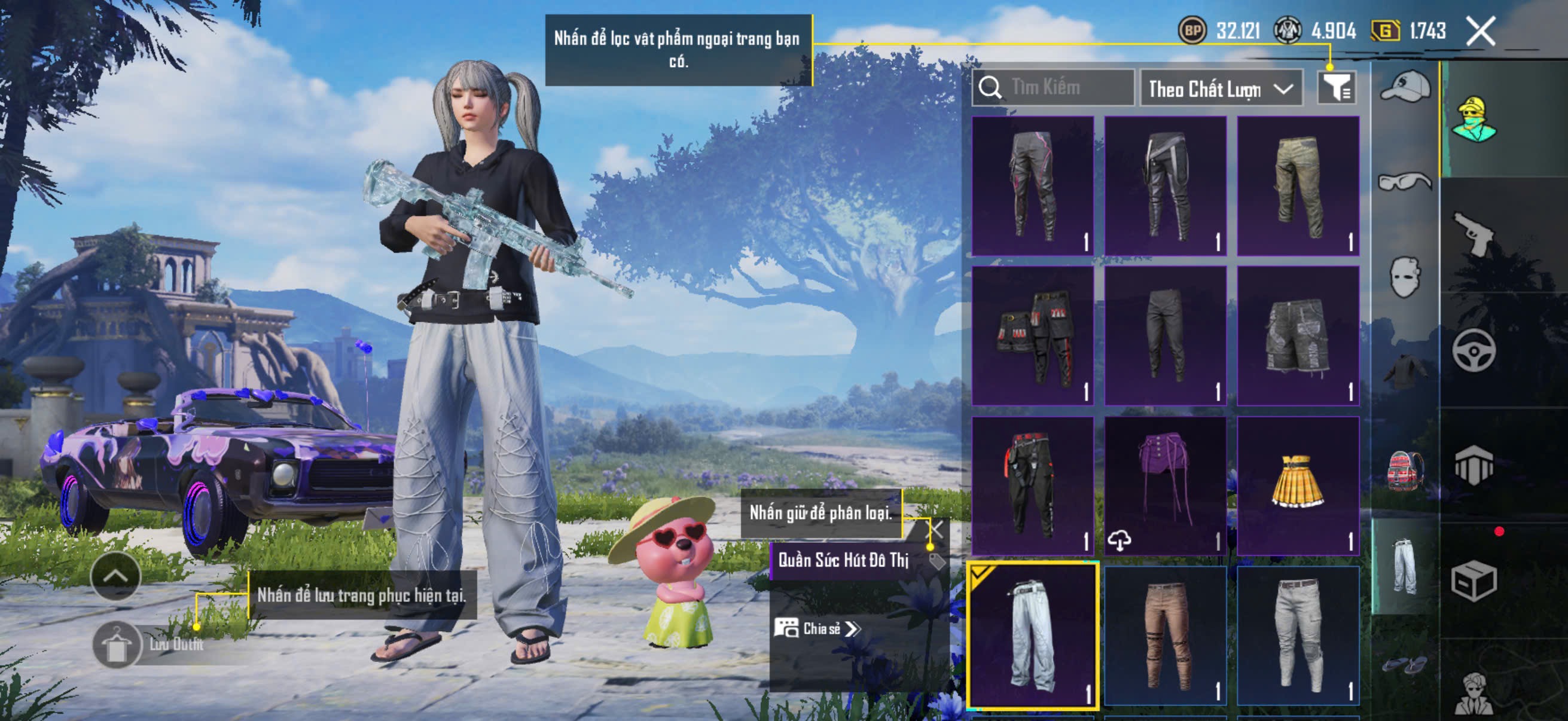Save current outfit with Lưu Outfit
This screenshot has height=721, width=1568.
117,645
